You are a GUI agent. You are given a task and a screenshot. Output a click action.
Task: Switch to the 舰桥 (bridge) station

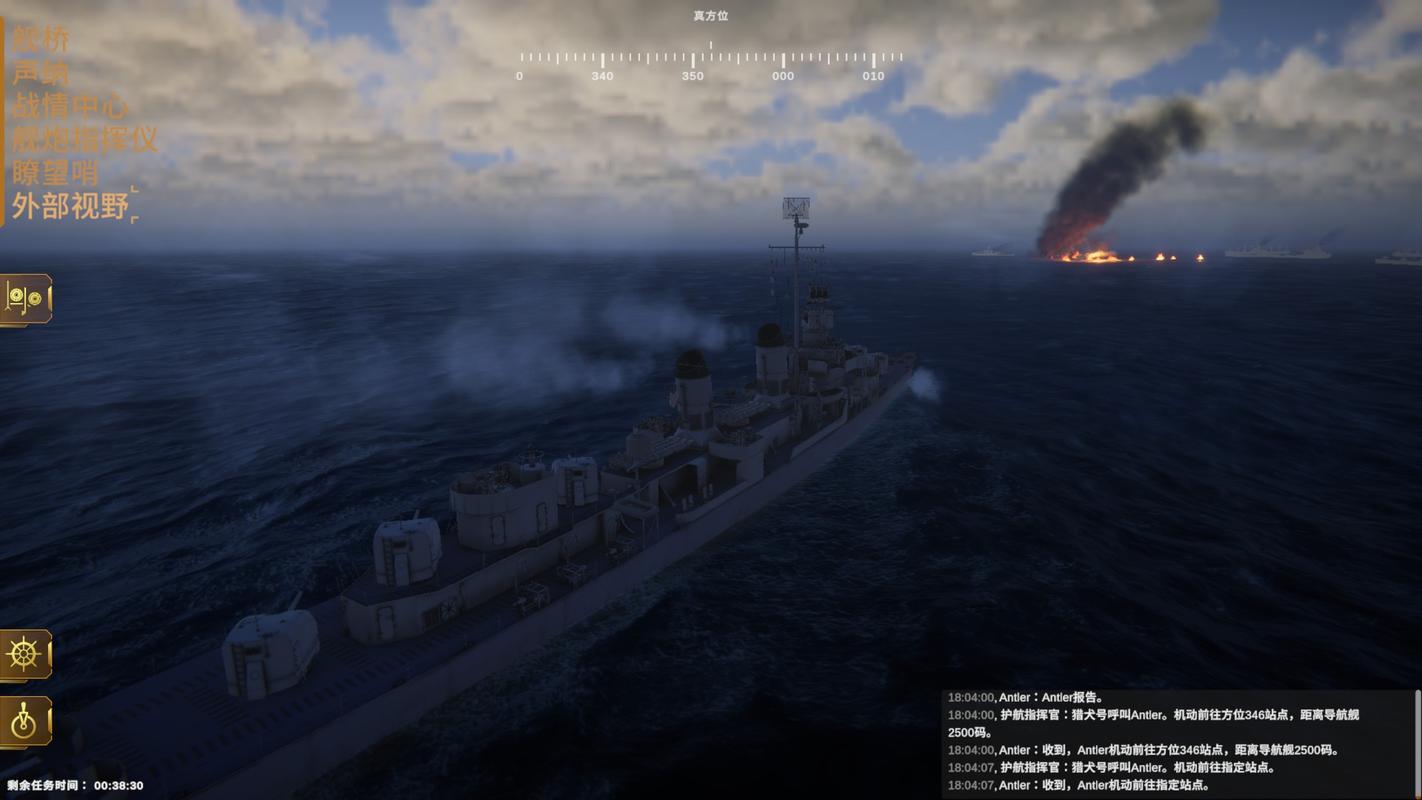[x=41, y=40]
